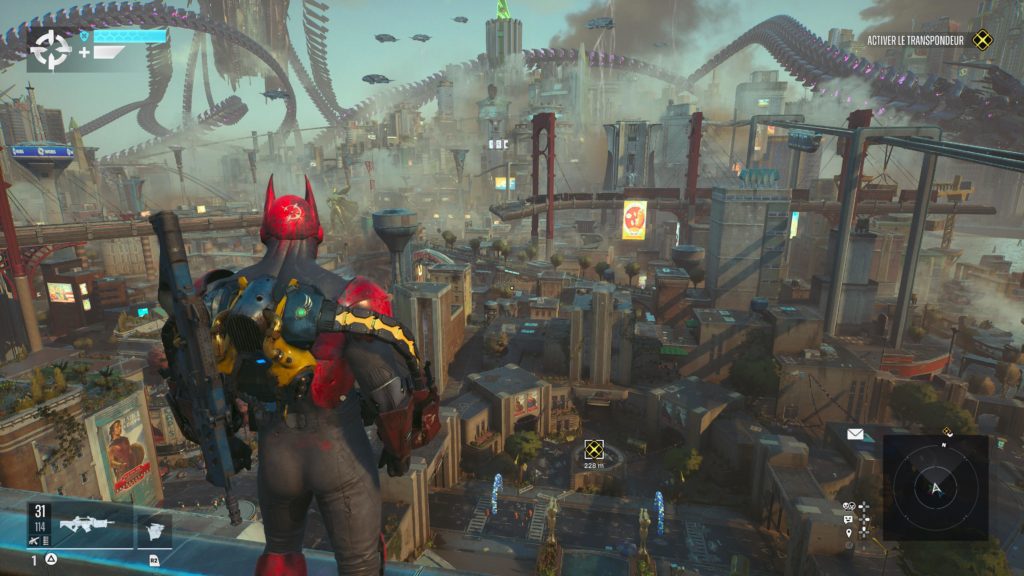Click the Activer le transpondeur objective tracker

point(930,41)
